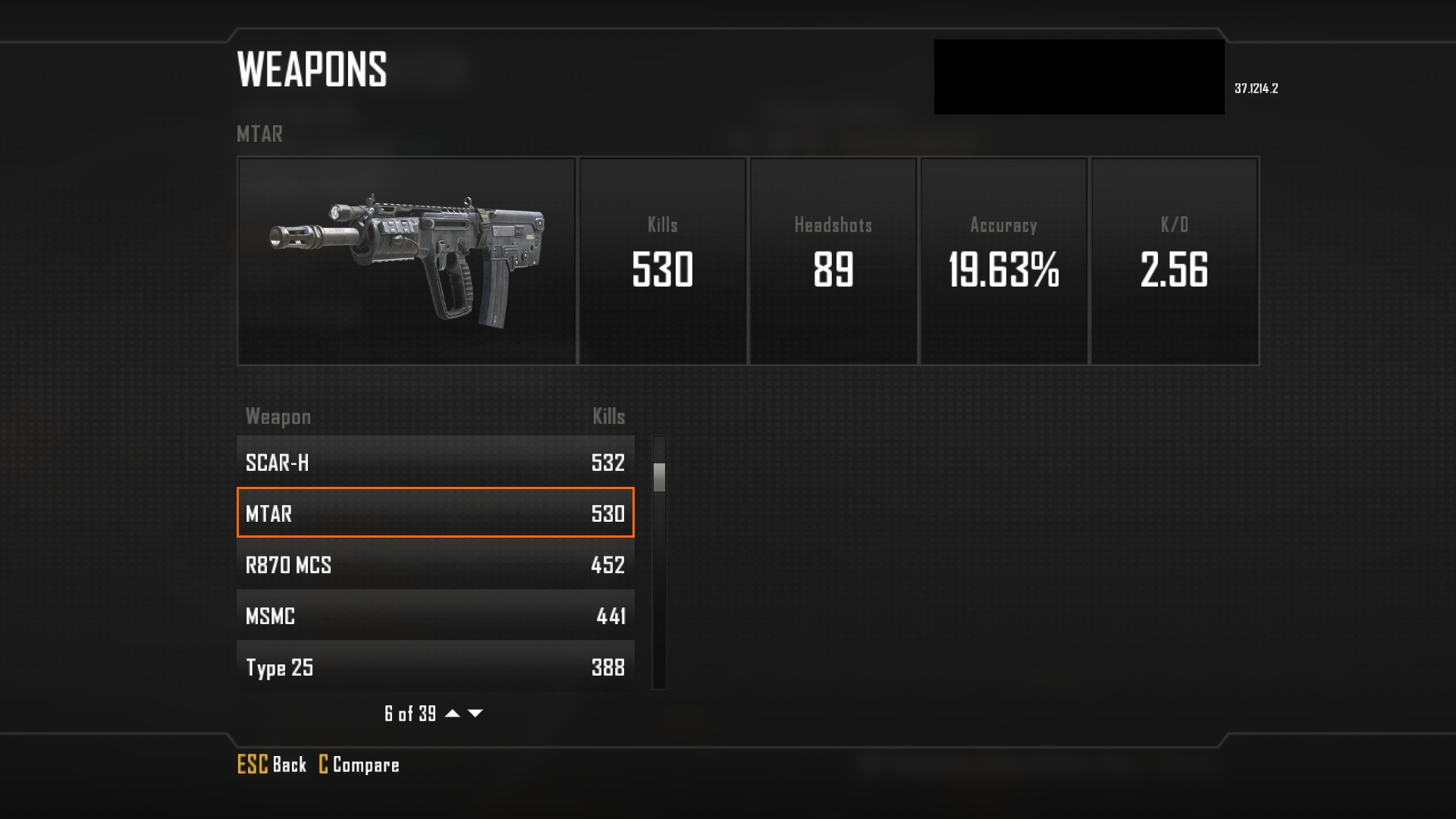Image resolution: width=1456 pixels, height=819 pixels.
Task: Click the weapon list scrollbar handle
Action: [659, 477]
